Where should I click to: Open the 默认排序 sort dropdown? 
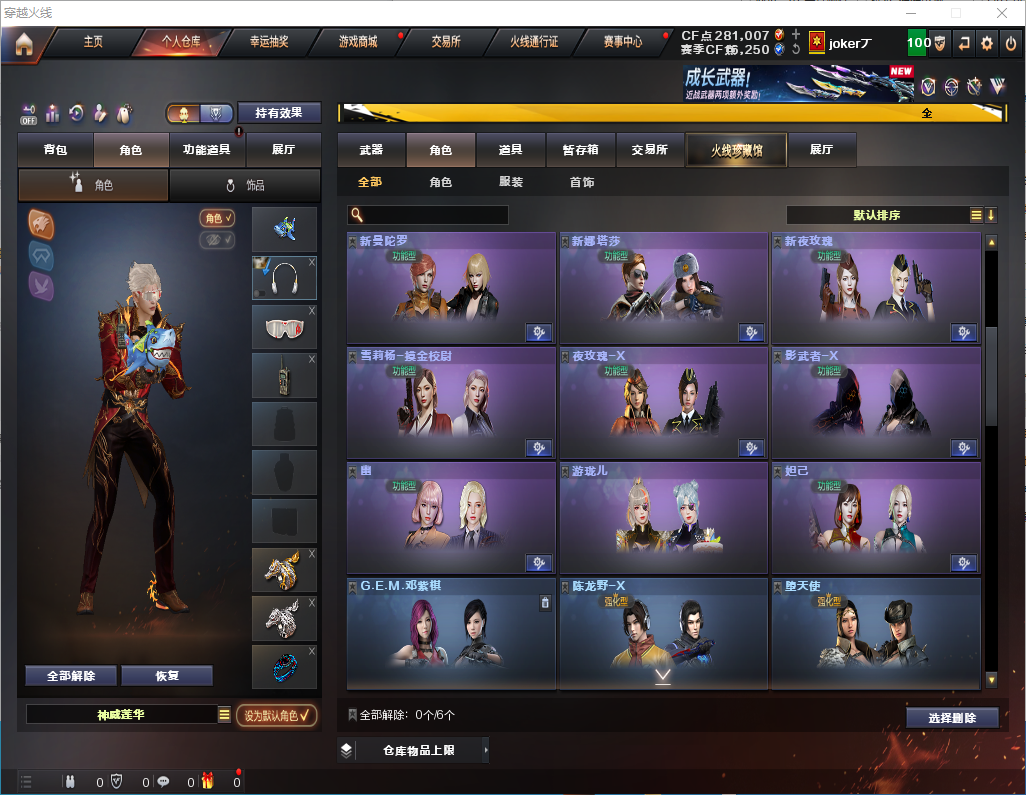tap(877, 215)
